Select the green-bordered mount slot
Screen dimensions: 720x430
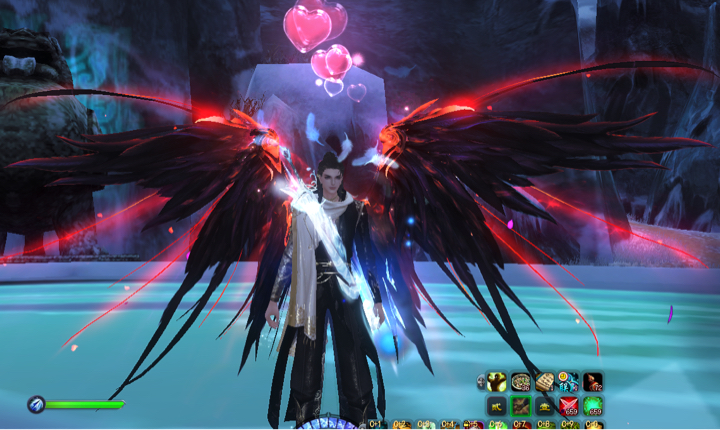point(521,405)
